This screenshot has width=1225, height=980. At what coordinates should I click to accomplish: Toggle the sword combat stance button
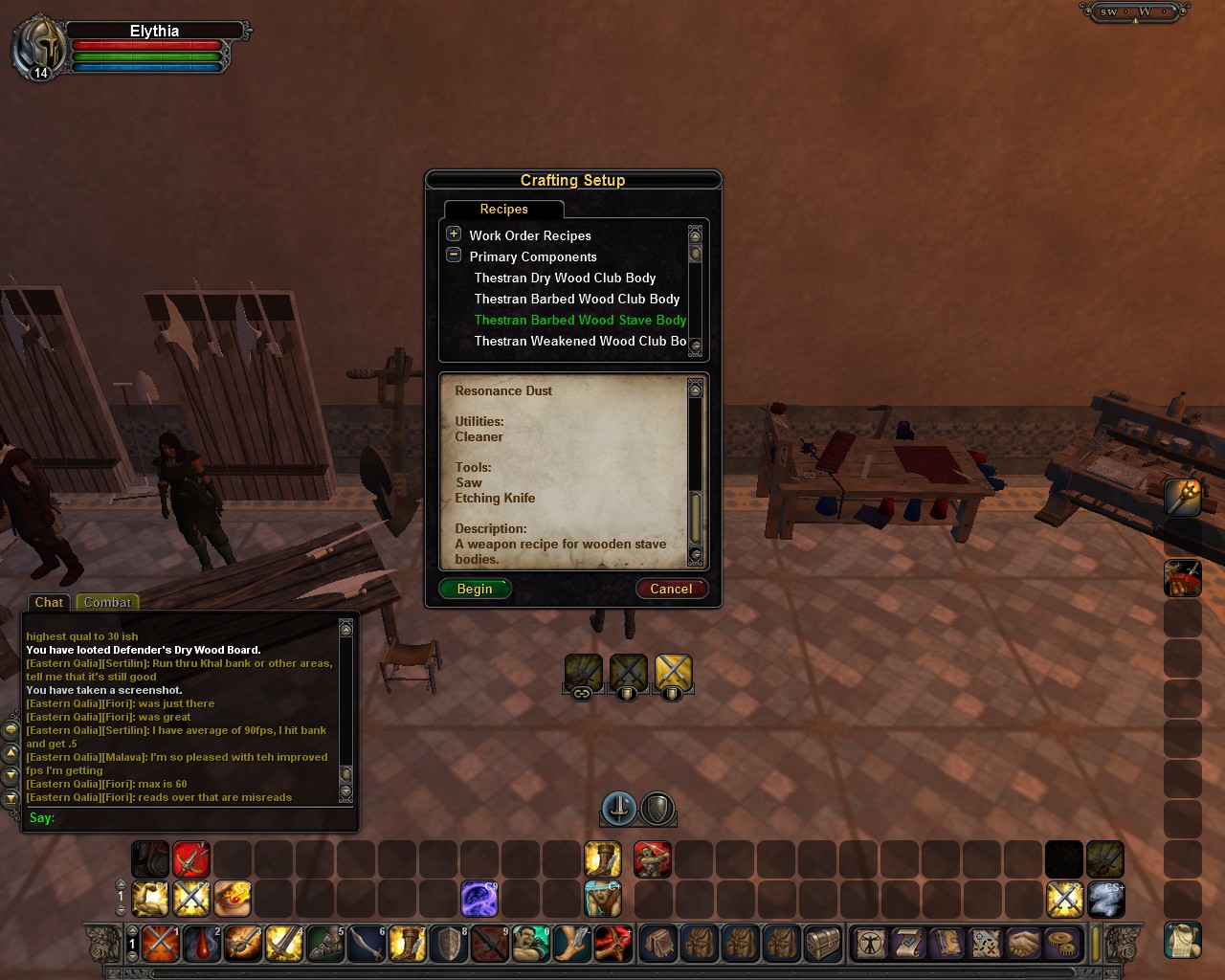click(x=619, y=809)
